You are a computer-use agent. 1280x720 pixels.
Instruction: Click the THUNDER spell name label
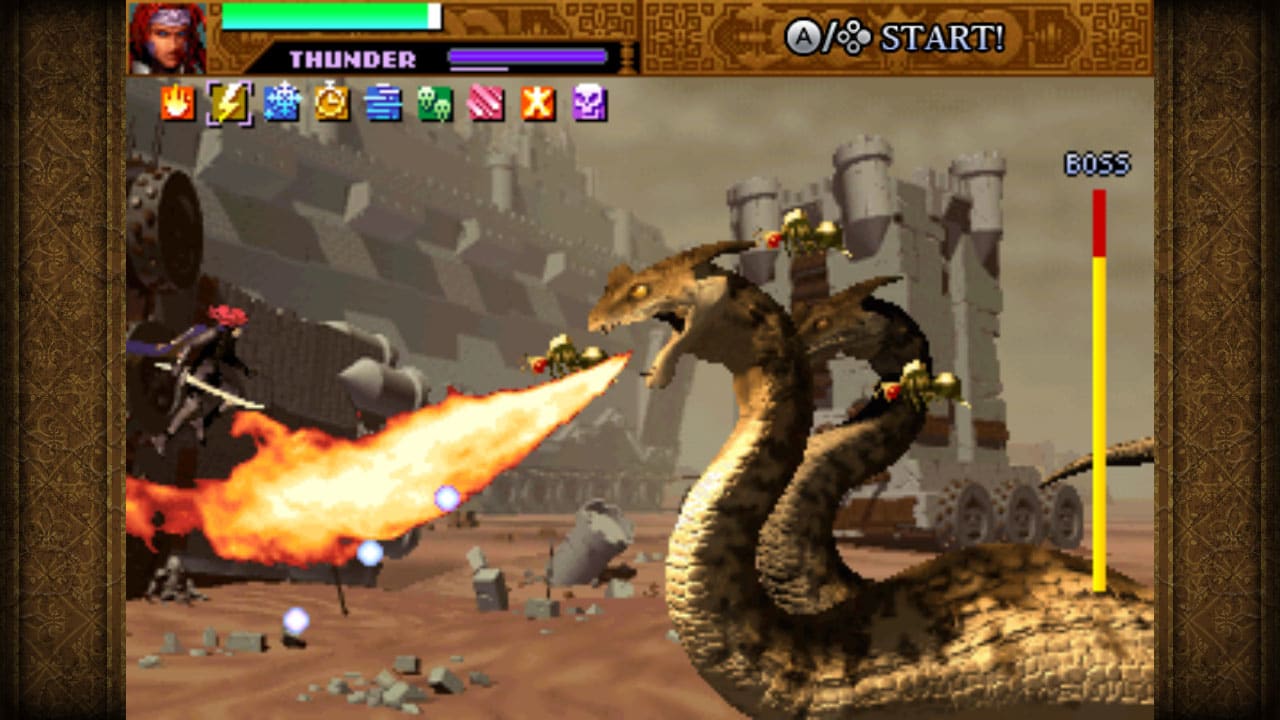coord(352,57)
